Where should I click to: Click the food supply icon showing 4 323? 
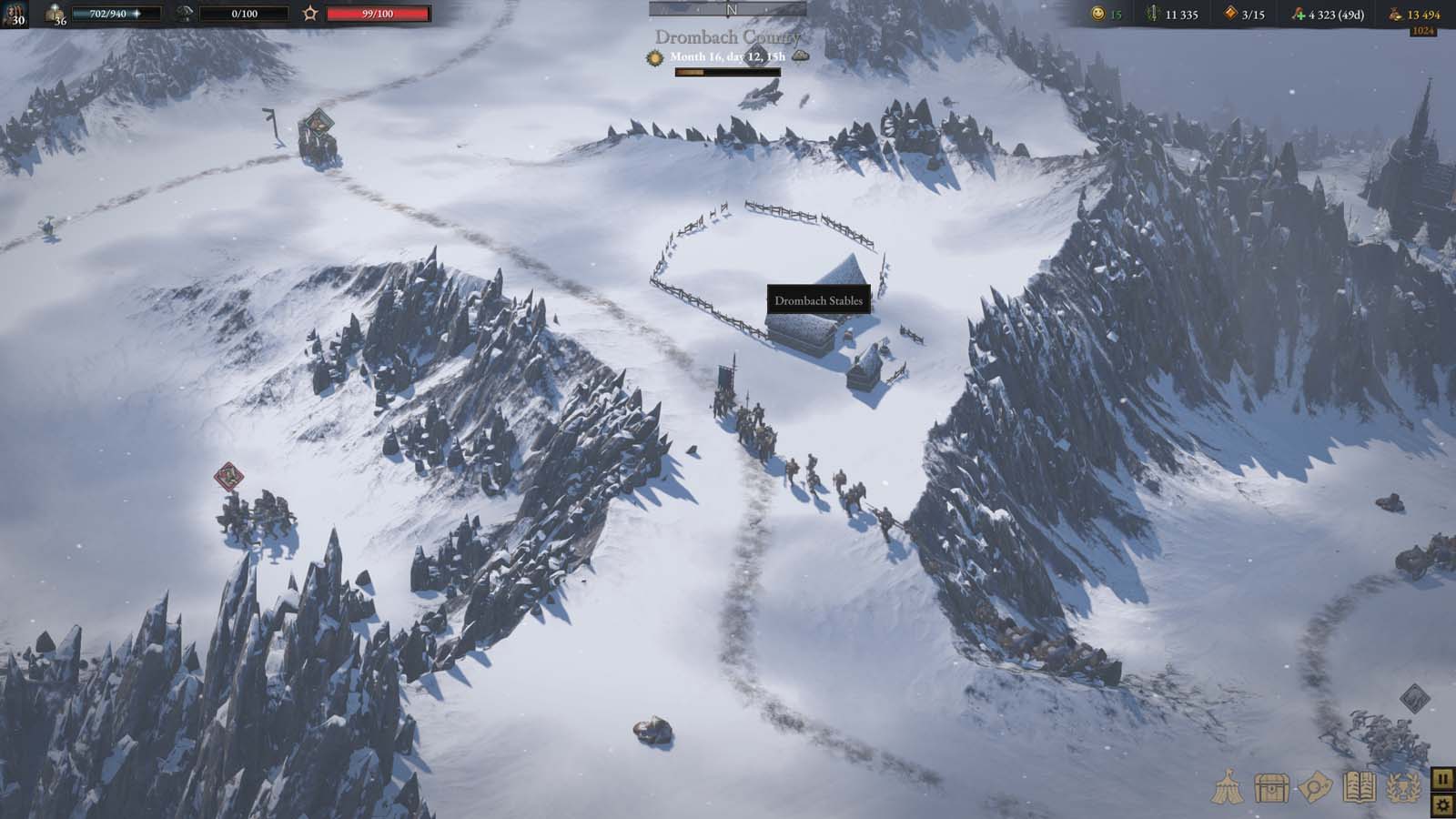tap(1299, 14)
